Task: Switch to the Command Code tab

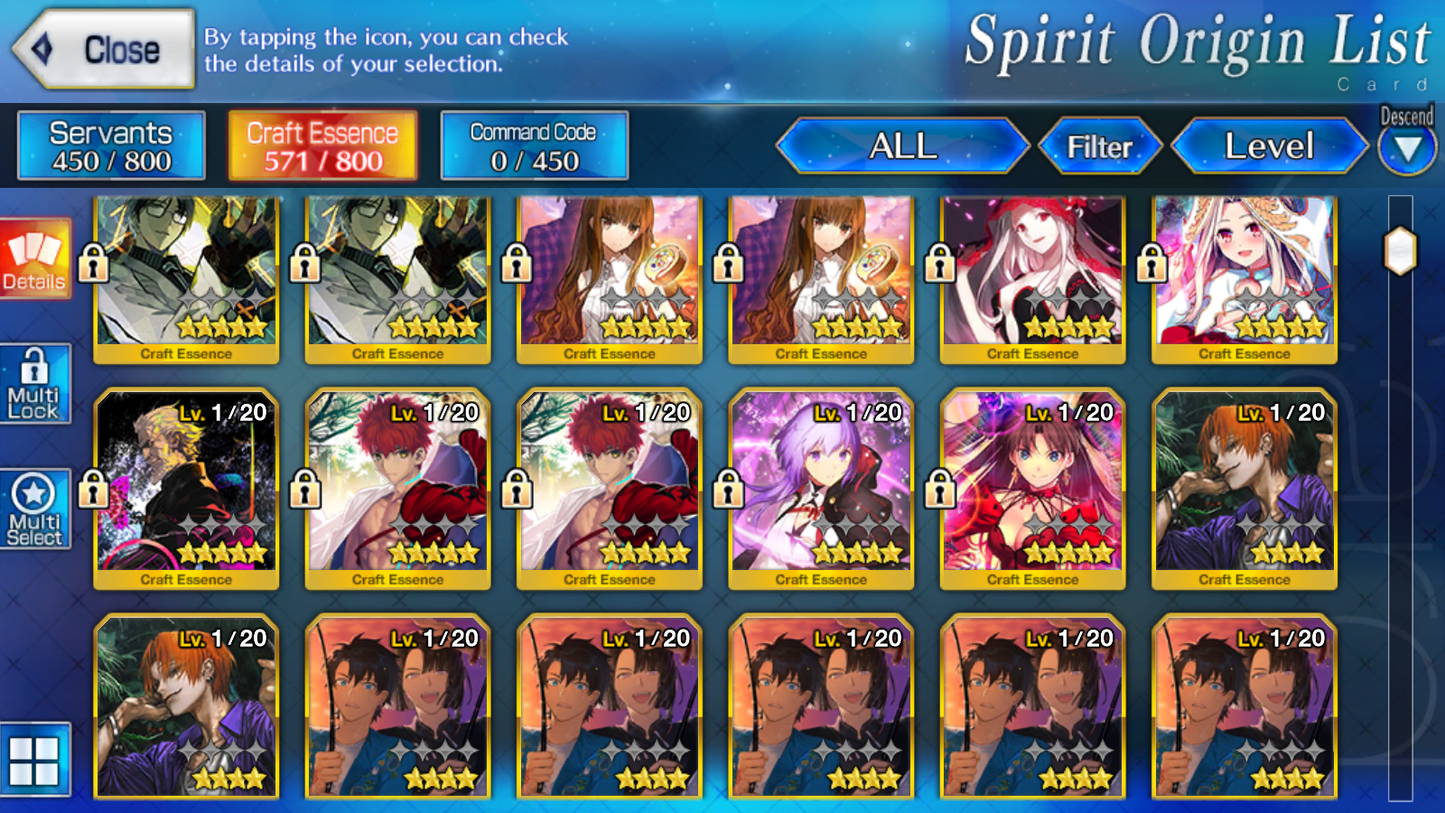Action: click(x=534, y=144)
